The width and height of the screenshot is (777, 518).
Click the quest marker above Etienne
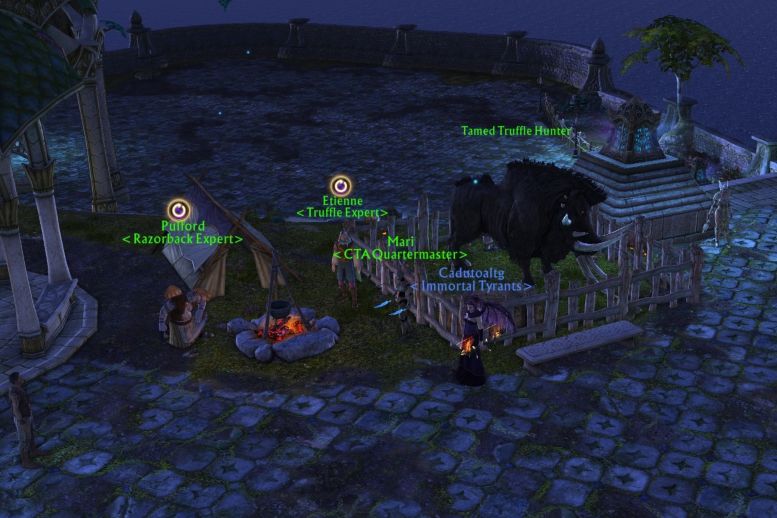coord(341,184)
